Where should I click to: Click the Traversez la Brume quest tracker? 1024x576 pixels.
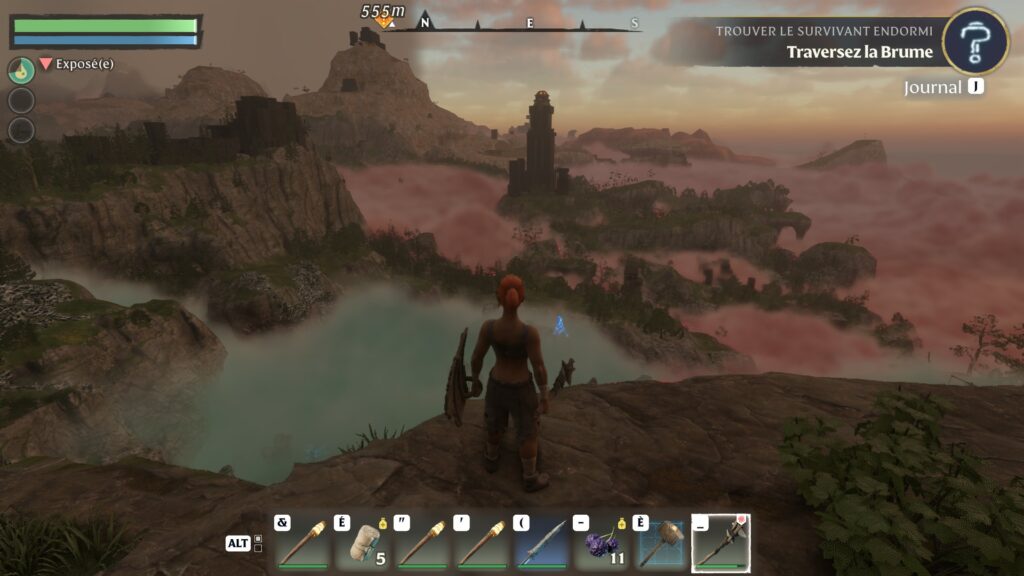point(859,52)
